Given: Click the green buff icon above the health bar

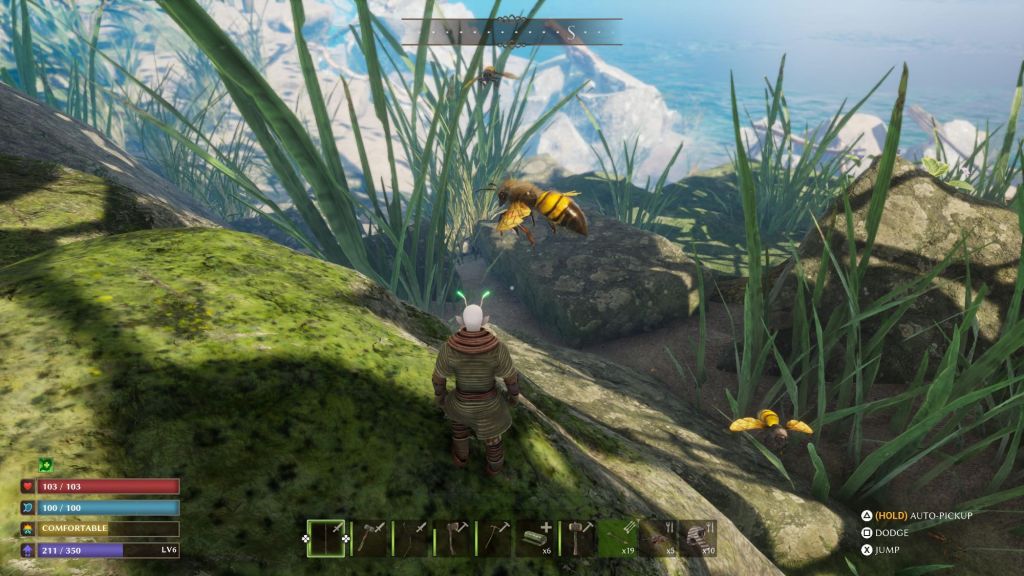Looking at the screenshot, I should (46, 465).
